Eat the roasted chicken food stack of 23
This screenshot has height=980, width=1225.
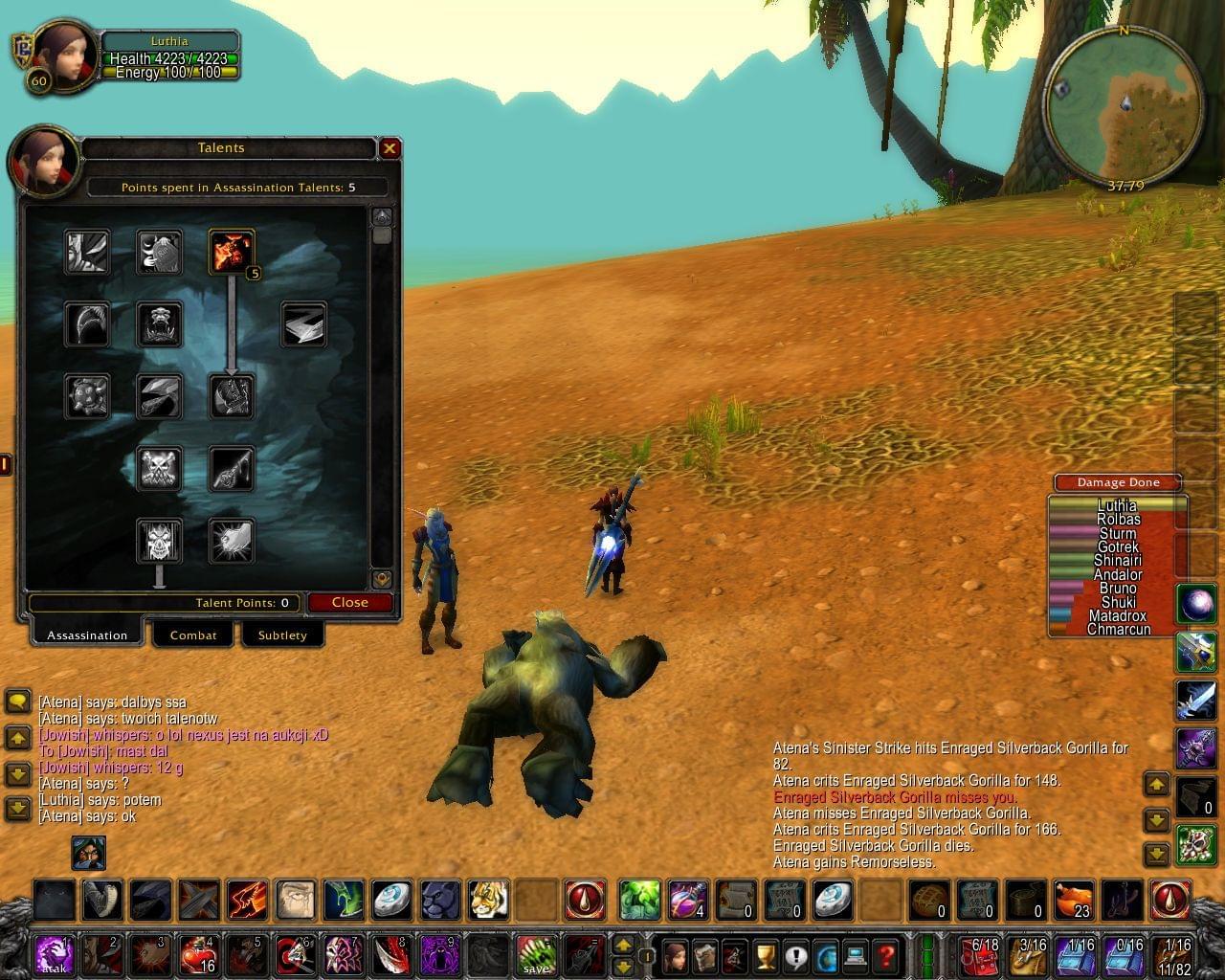click(x=1075, y=901)
